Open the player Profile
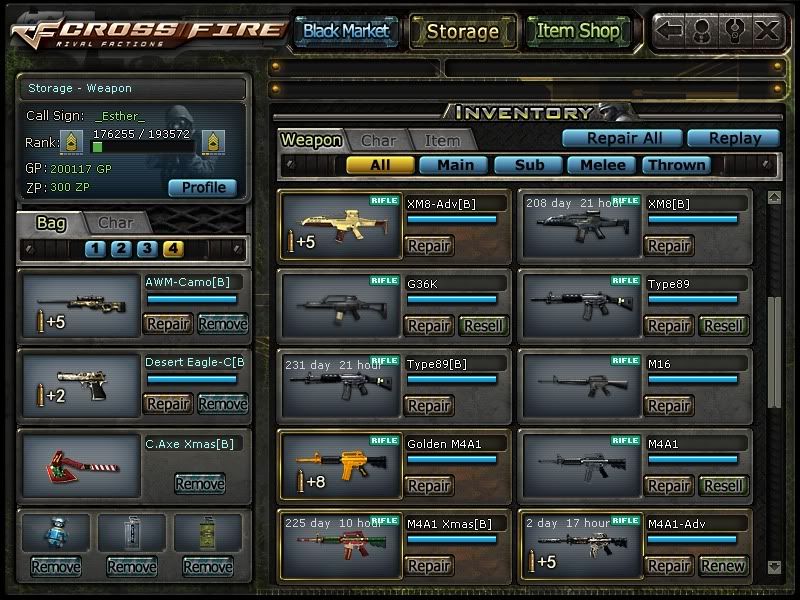800x600 pixels. coord(203,187)
